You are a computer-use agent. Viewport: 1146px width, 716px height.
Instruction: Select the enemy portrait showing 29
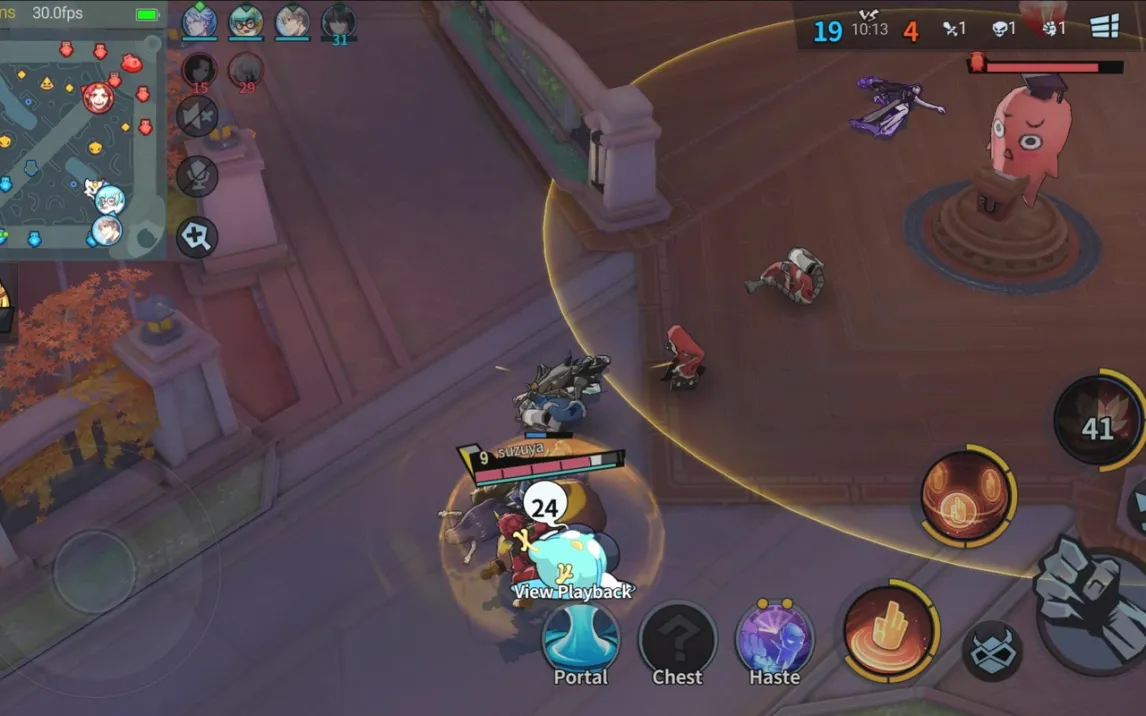246,69
